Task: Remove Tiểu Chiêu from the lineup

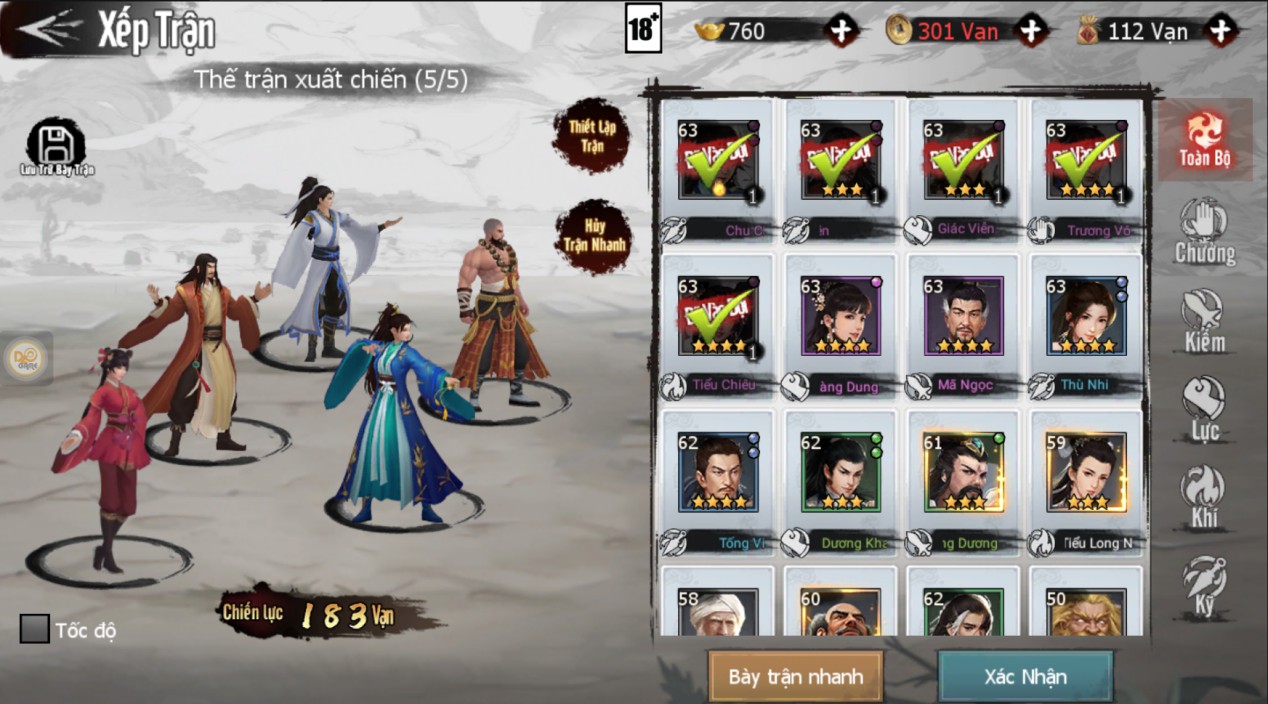Action: coord(717,318)
